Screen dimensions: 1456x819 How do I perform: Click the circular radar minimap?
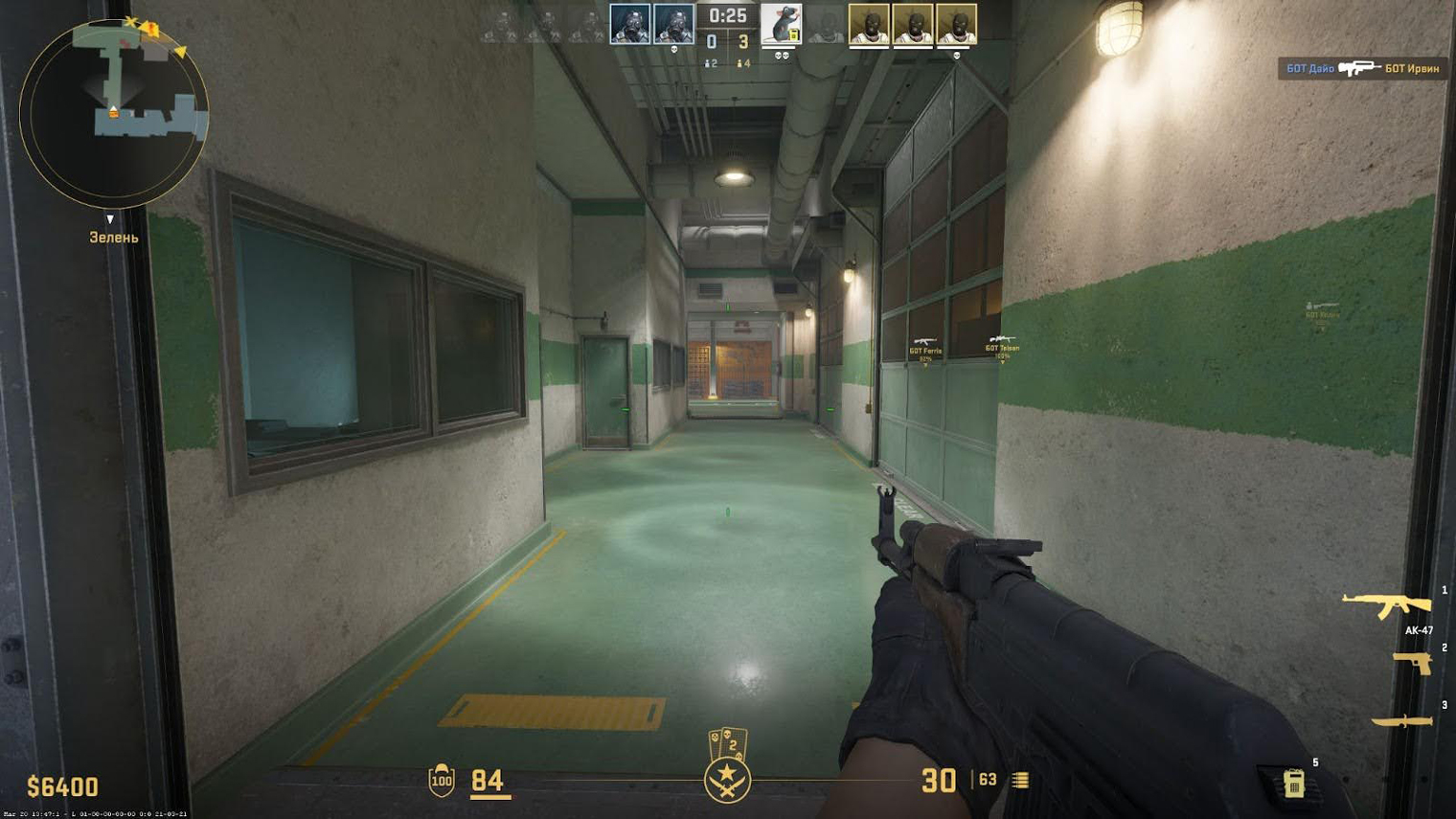click(113, 113)
